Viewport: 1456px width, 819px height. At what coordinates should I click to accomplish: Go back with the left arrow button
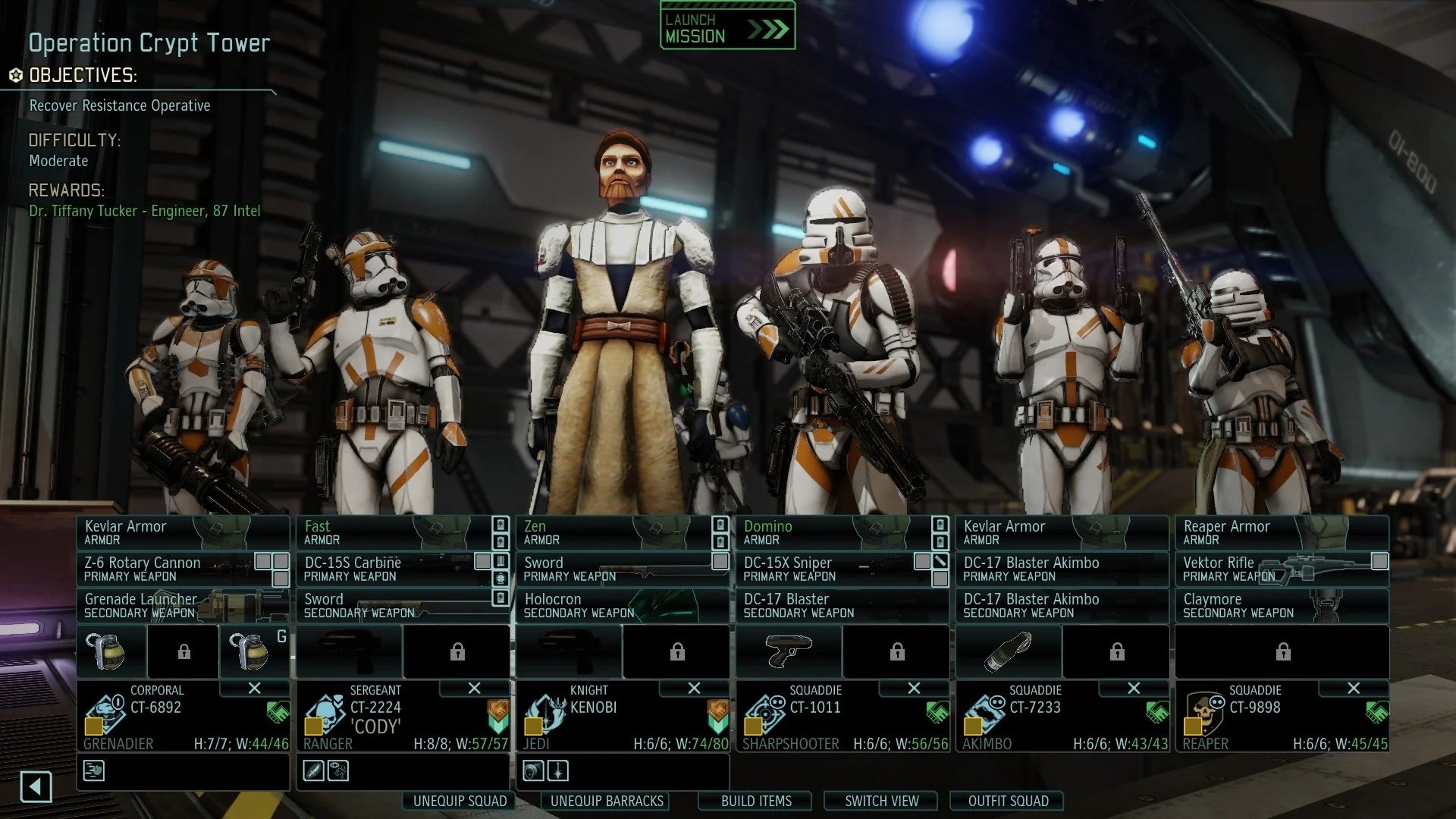[36, 786]
